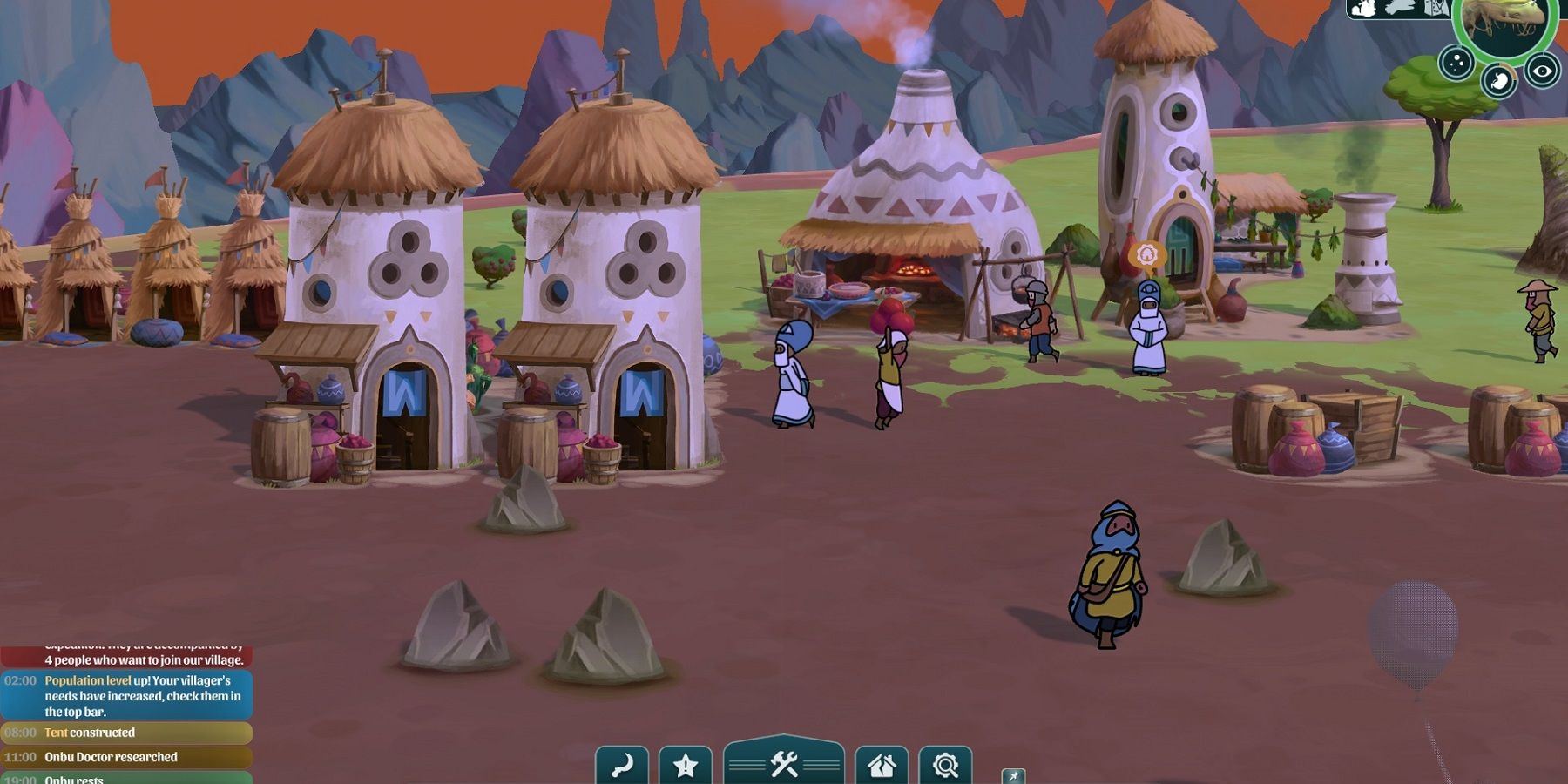Open the Onbu symptoms circle icon
The image size is (1568, 784).
1456,62
